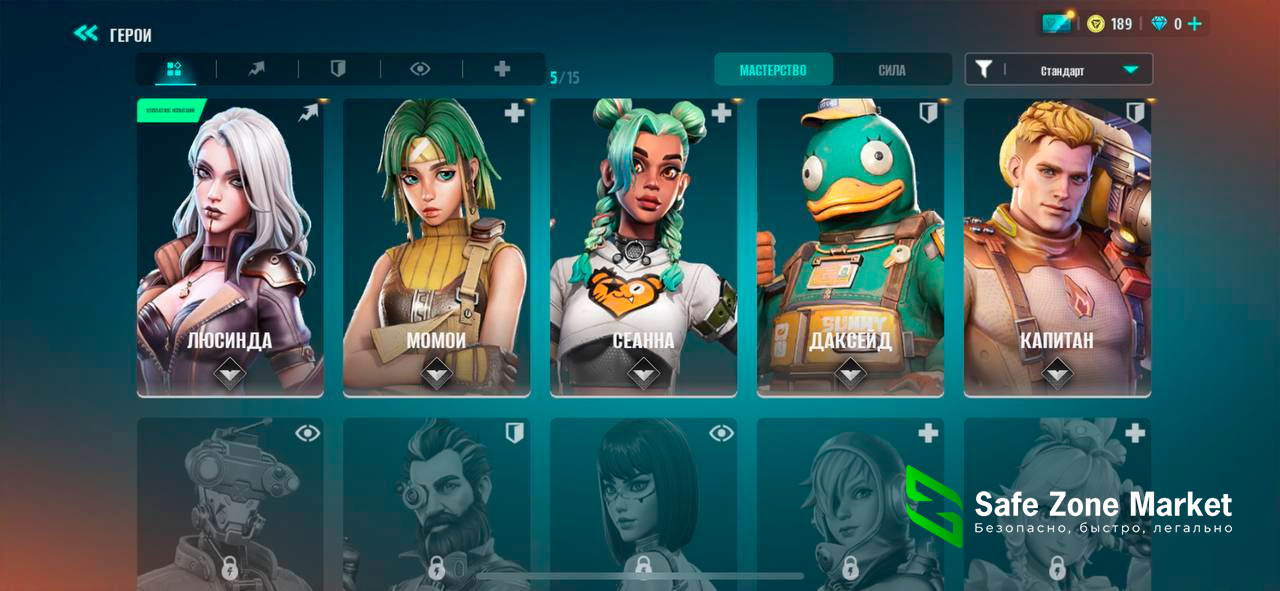Image resolution: width=1280 pixels, height=591 pixels.
Task: Add diamonds with the plus button
Action: coord(1194,24)
